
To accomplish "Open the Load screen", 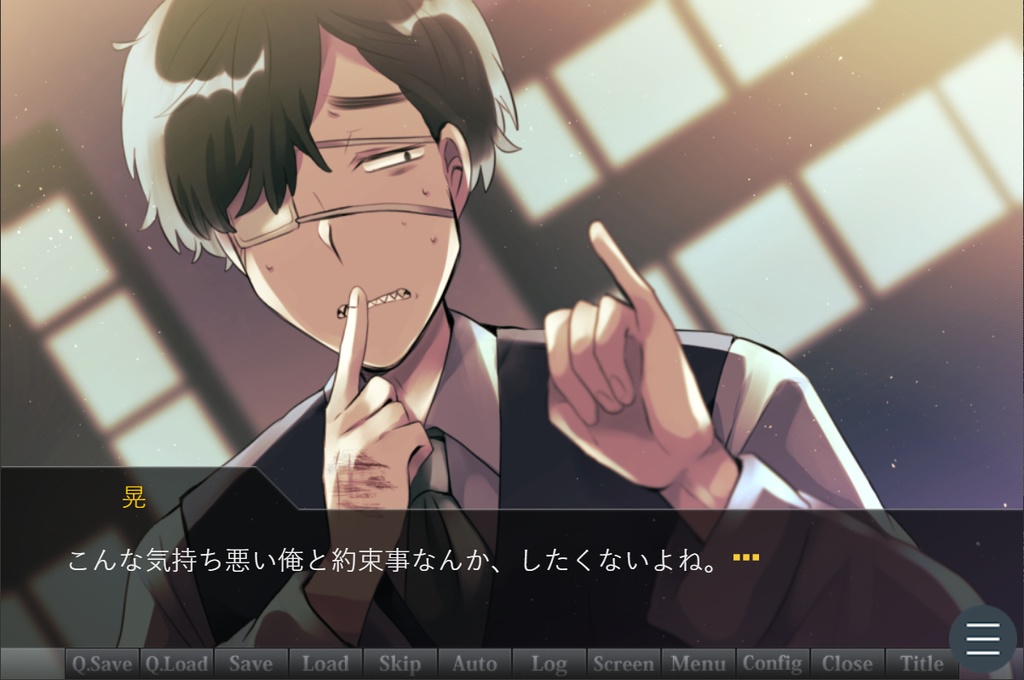I will 325,663.
